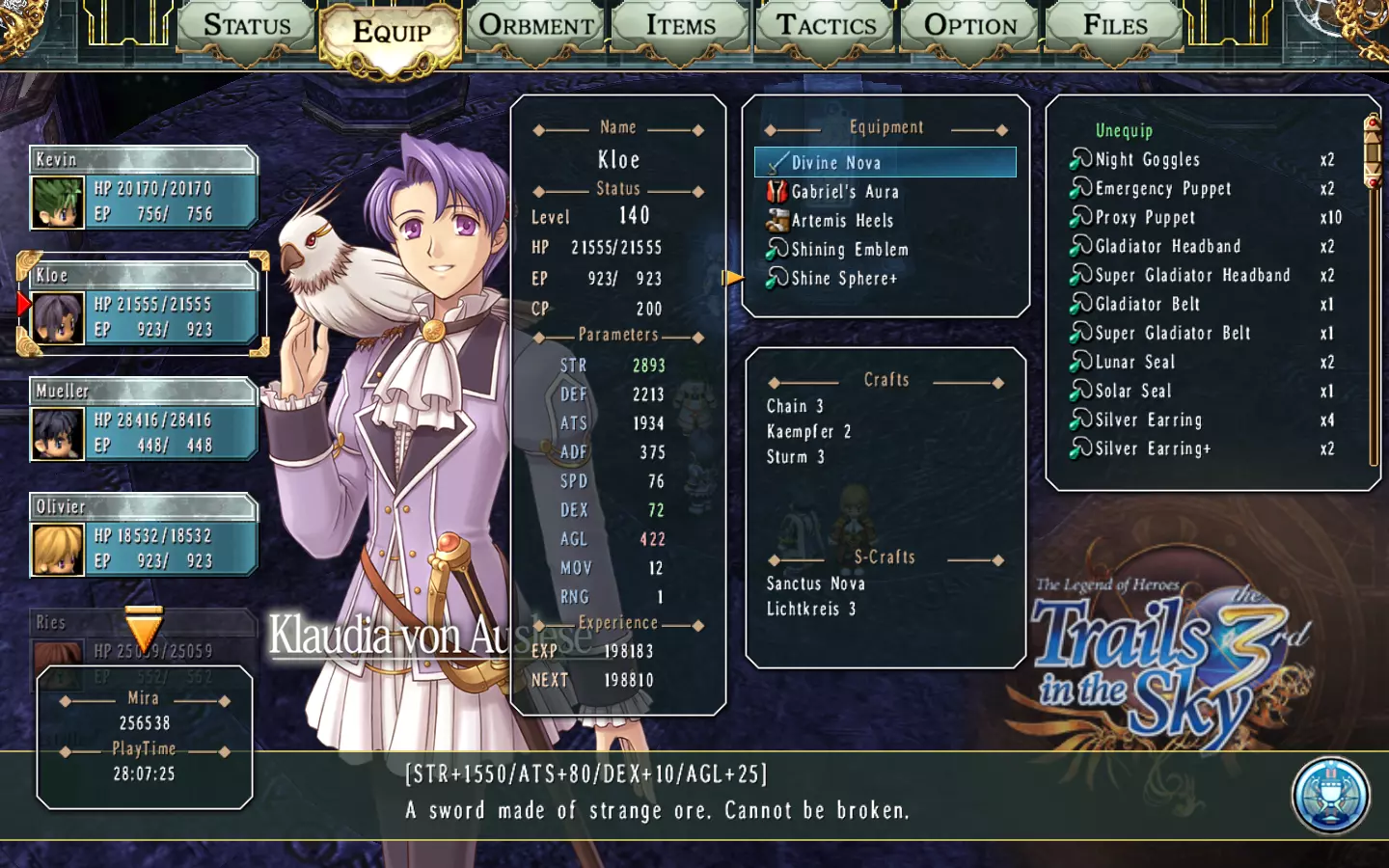Click the round blue emblem button
Screen dimensions: 1389x868
click(1331, 796)
